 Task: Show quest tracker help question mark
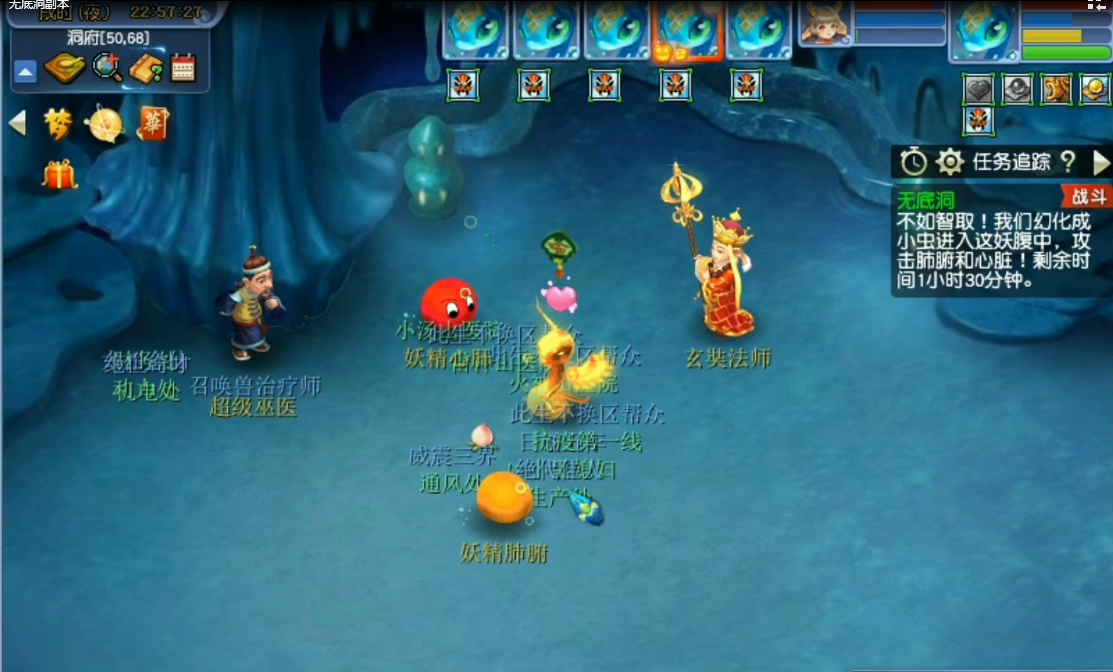(x=1067, y=162)
